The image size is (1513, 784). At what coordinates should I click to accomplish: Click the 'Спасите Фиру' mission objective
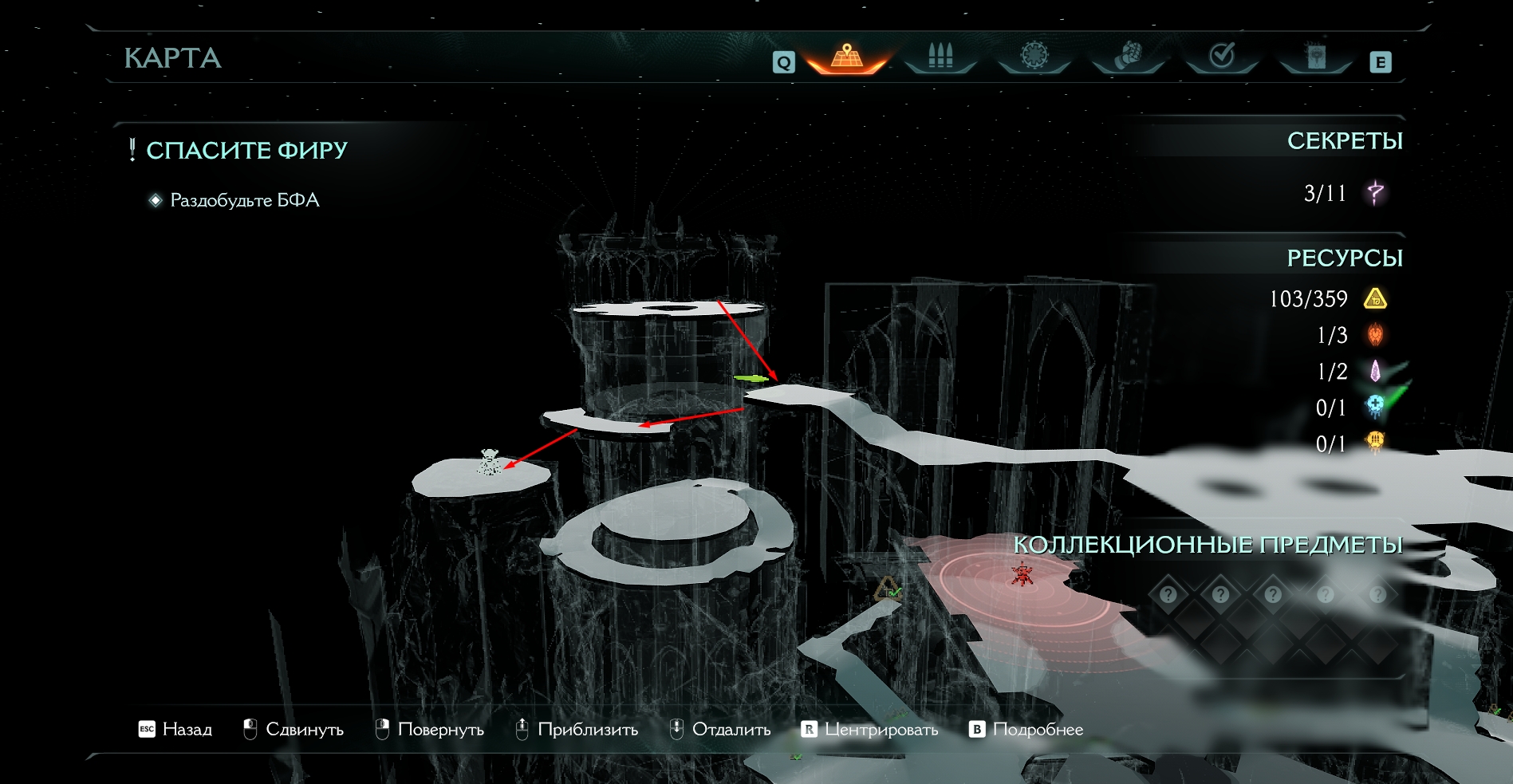pos(246,150)
